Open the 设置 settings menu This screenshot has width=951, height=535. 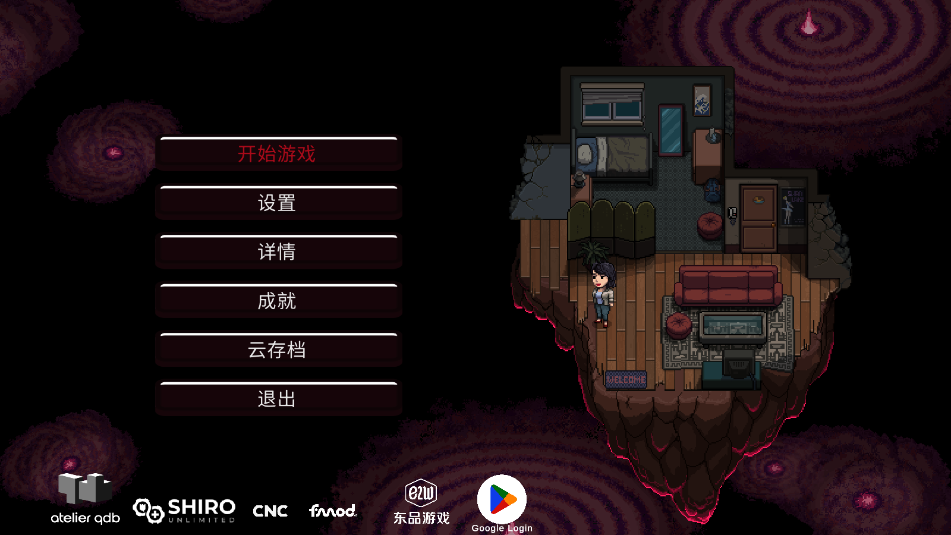[x=278, y=203]
